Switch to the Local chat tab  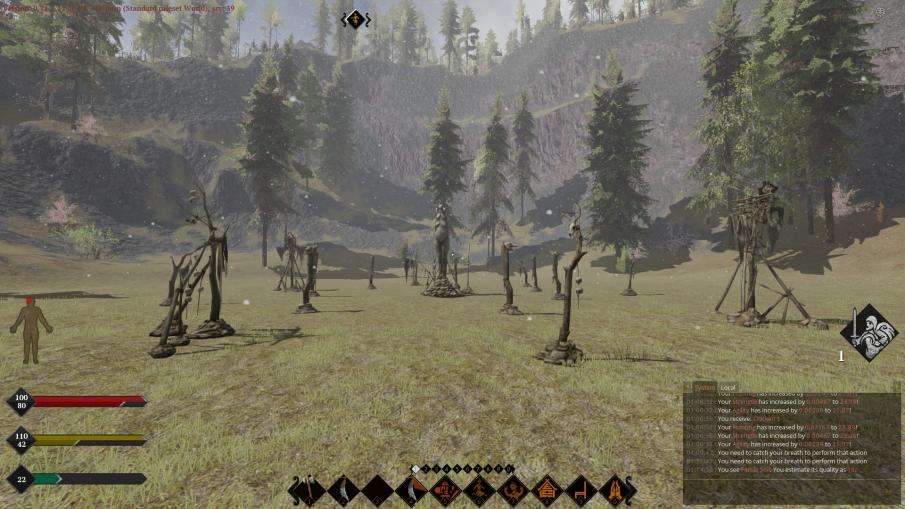pos(729,387)
